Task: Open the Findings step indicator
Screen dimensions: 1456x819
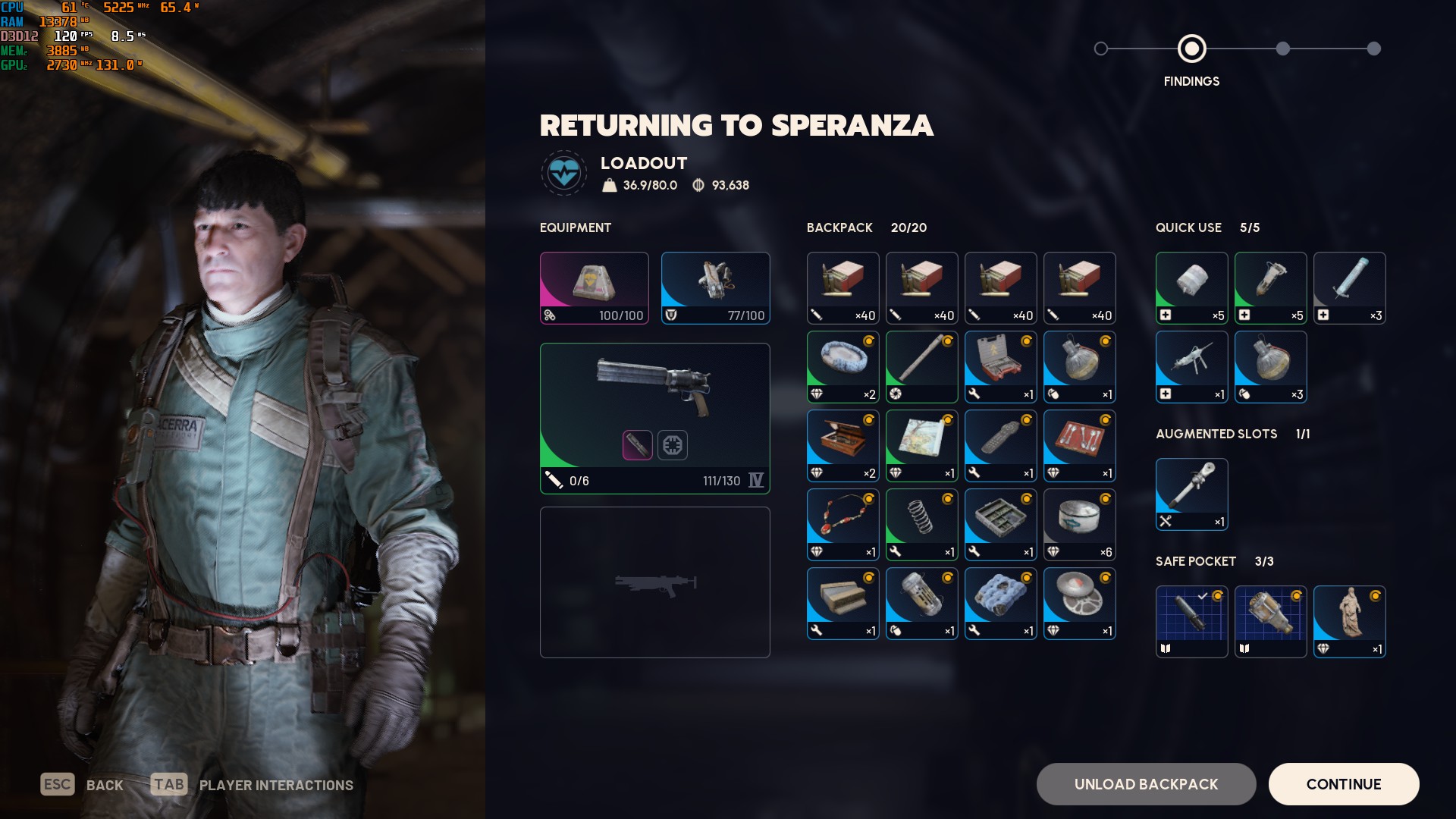Action: pyautogui.click(x=1191, y=49)
